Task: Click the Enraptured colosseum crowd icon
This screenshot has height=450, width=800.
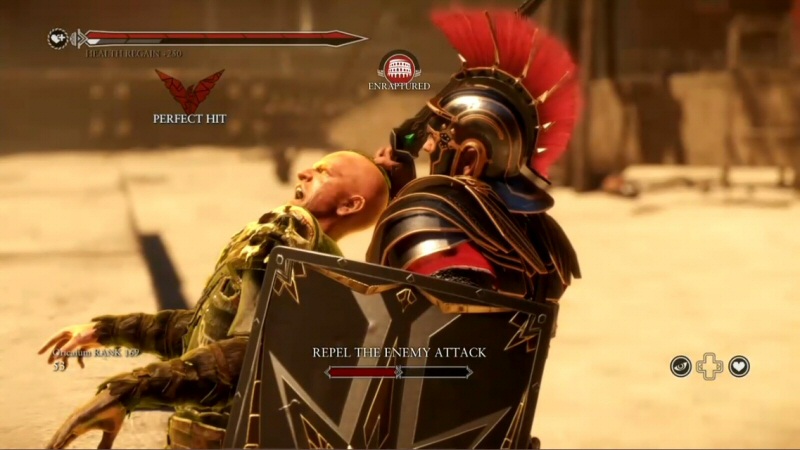Action: point(399,67)
